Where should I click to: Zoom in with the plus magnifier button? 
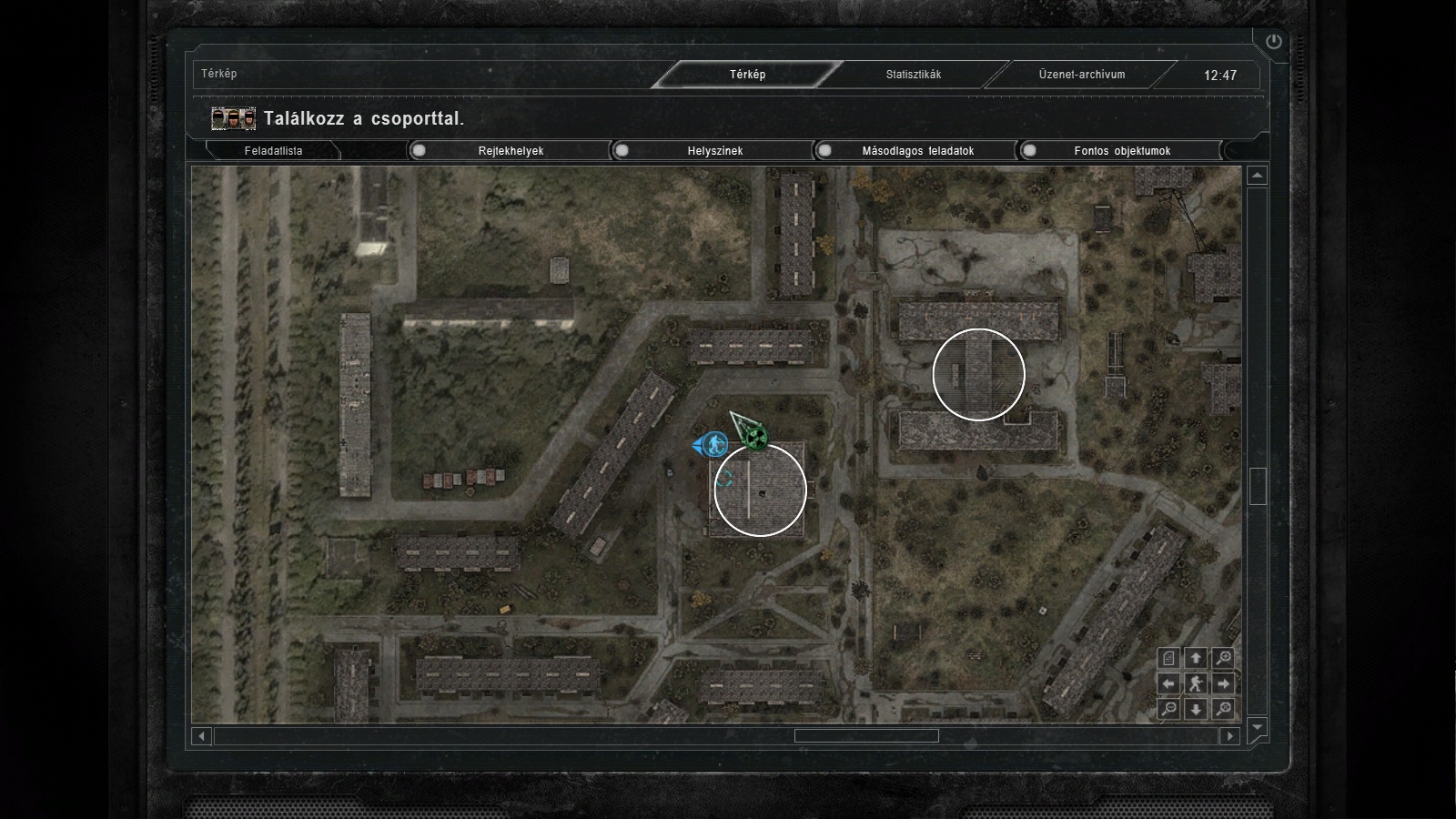point(1224,658)
